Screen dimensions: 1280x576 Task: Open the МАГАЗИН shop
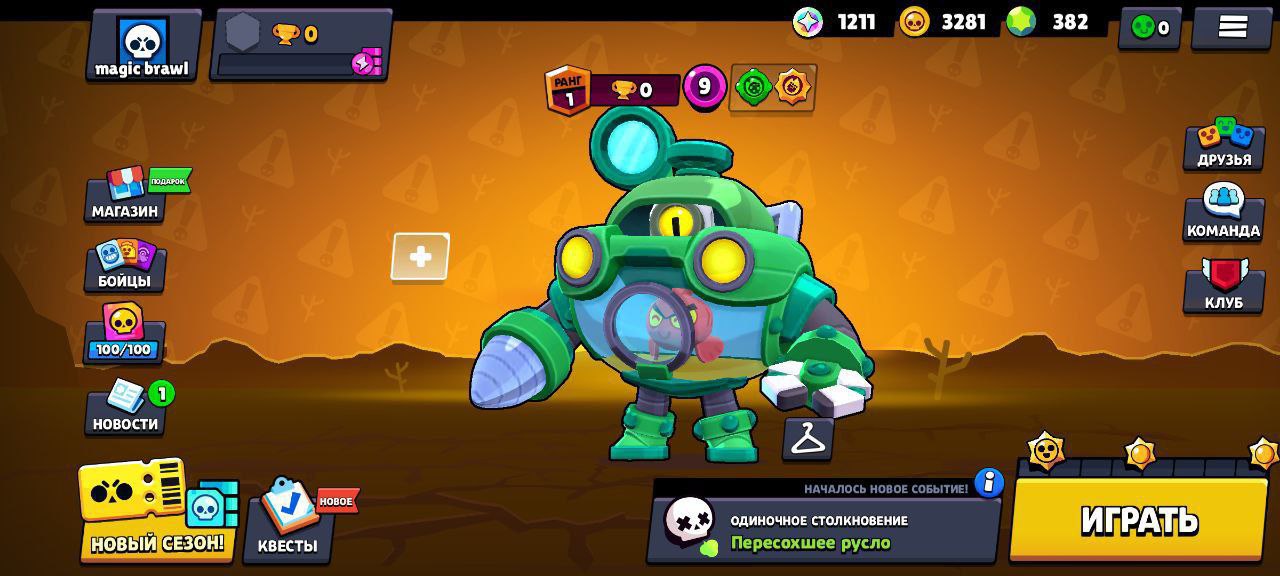click(125, 196)
